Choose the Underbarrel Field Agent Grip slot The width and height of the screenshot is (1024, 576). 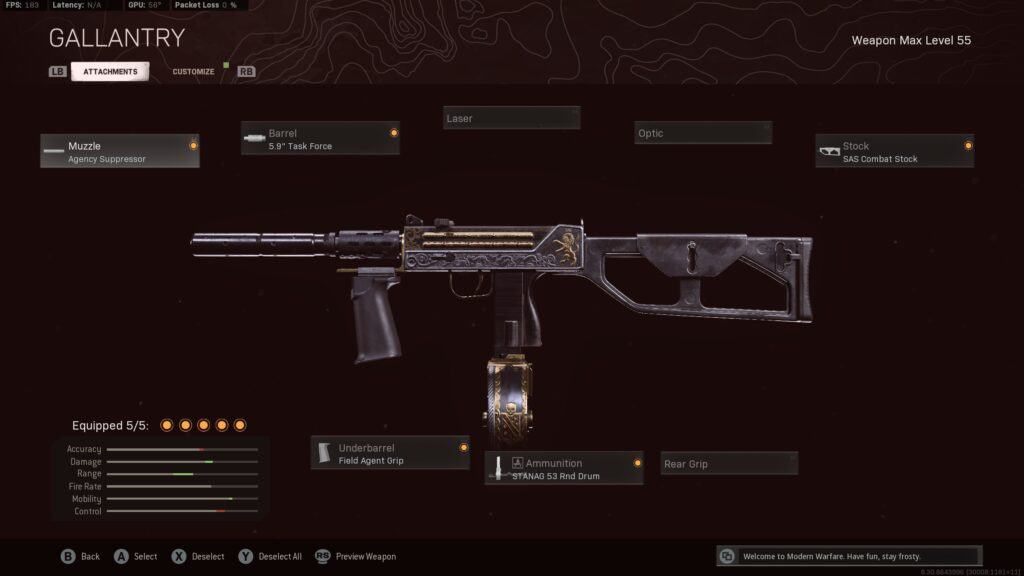(390, 453)
